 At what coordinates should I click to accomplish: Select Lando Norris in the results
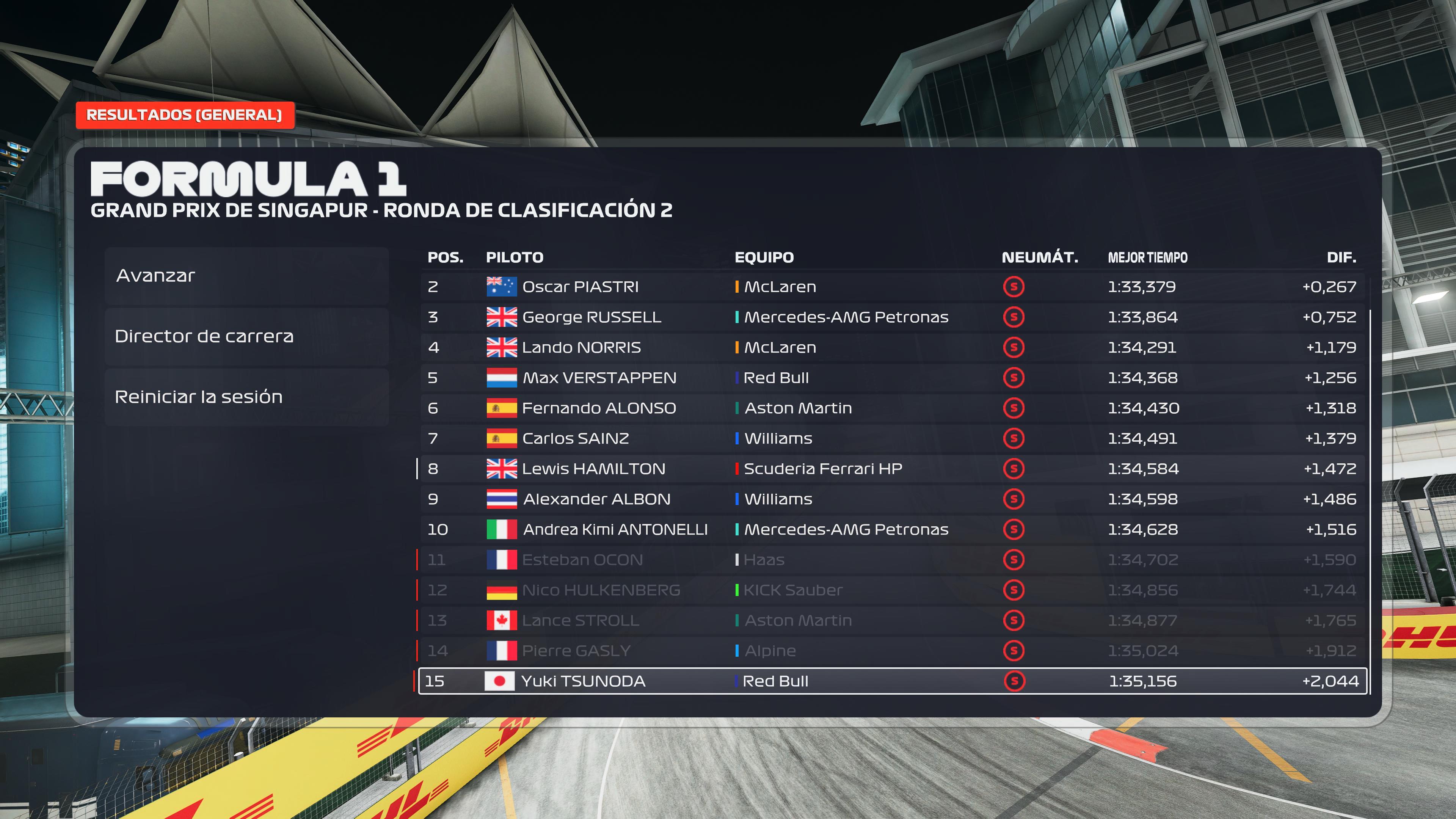coord(892,348)
